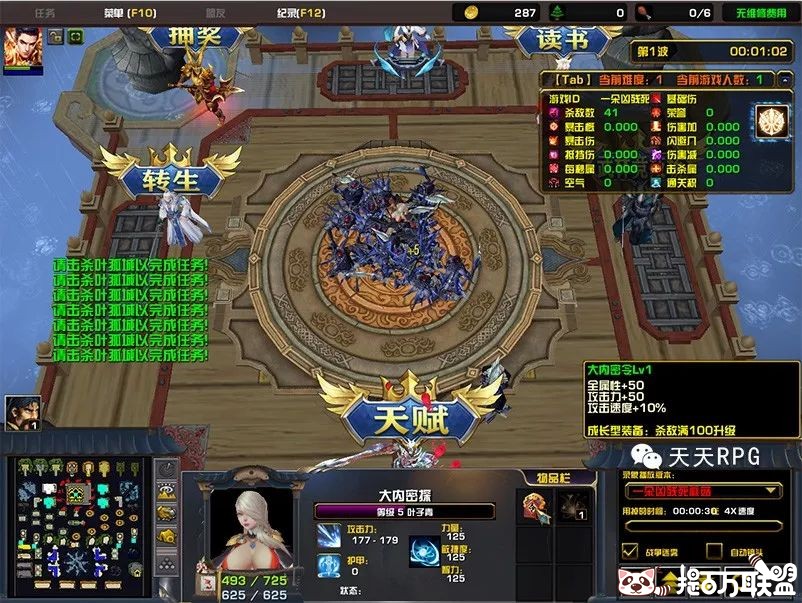Open the replay version dropdown
The image size is (802, 603).
(701, 491)
